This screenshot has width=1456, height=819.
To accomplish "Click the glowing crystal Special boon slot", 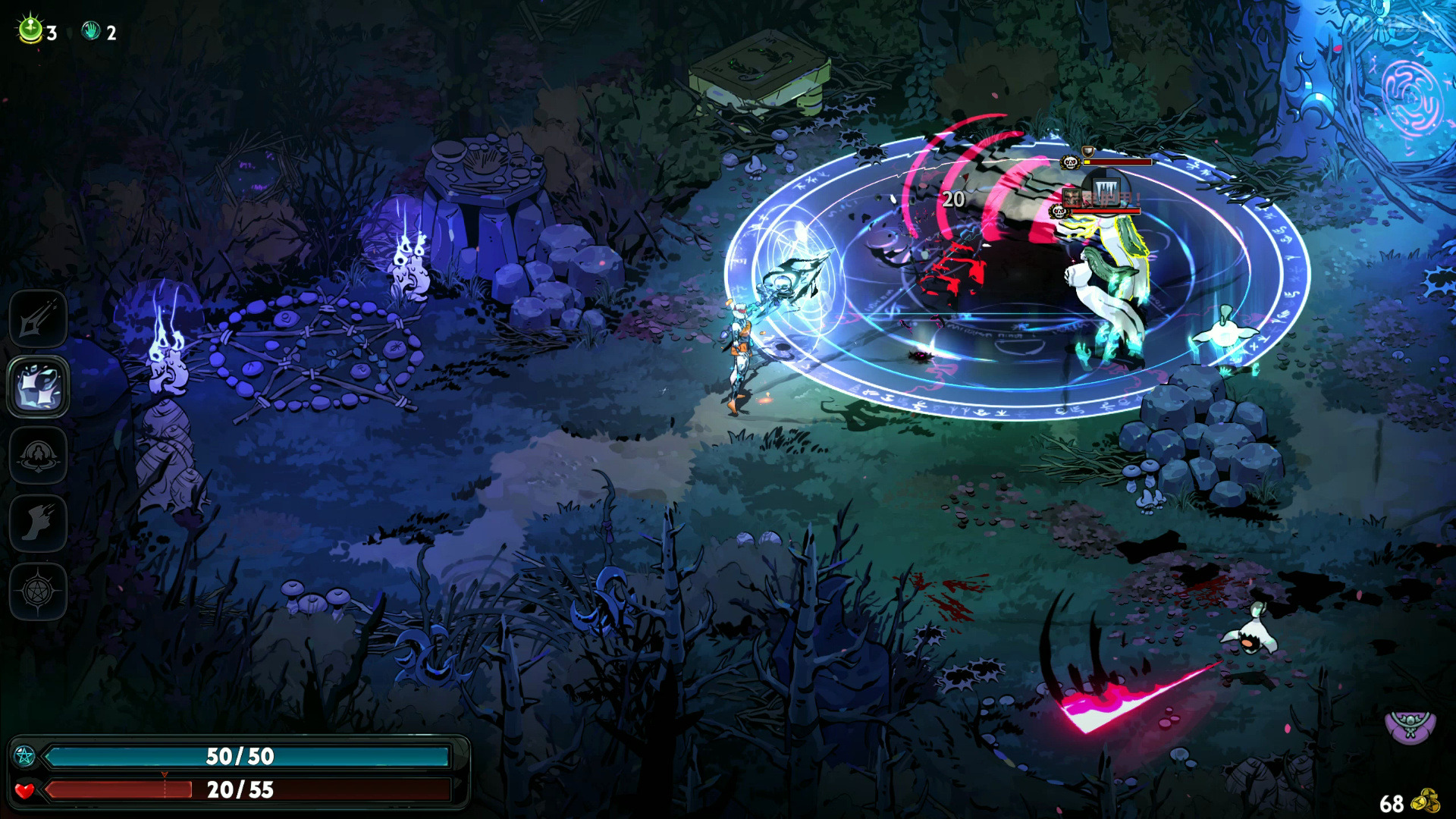I will click(38, 387).
